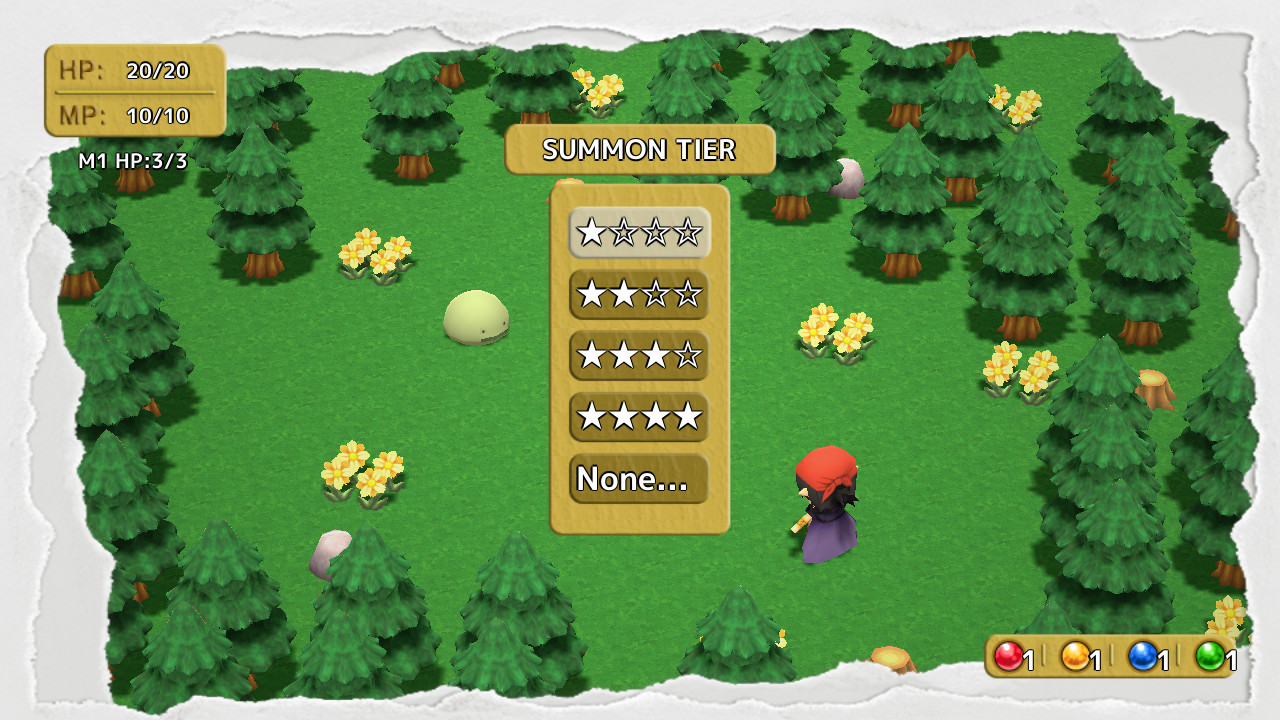Select the four-star summon tier
The width and height of the screenshot is (1280, 720).
[638, 416]
